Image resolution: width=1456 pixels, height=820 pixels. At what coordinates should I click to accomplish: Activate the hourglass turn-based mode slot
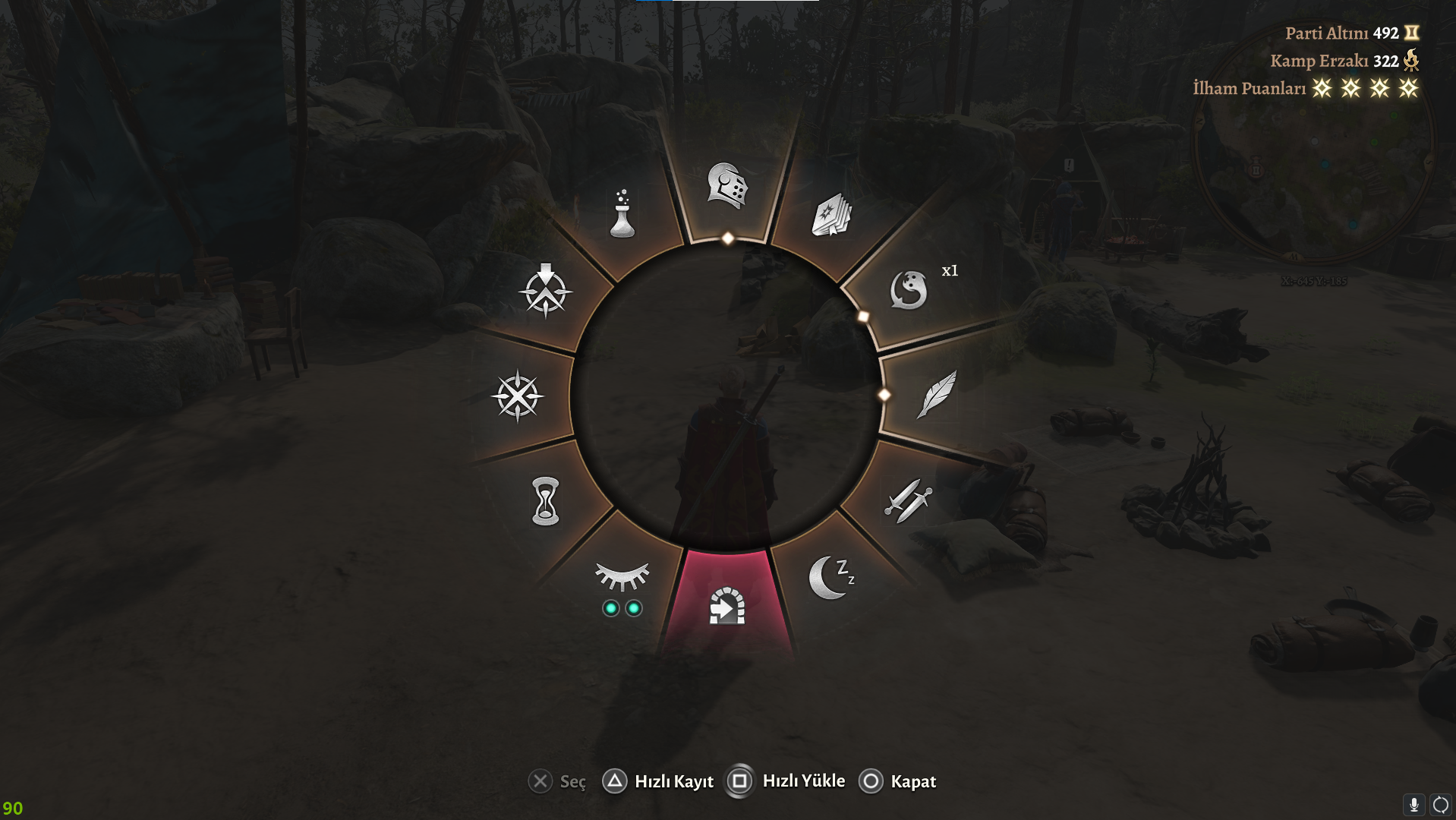tap(545, 501)
